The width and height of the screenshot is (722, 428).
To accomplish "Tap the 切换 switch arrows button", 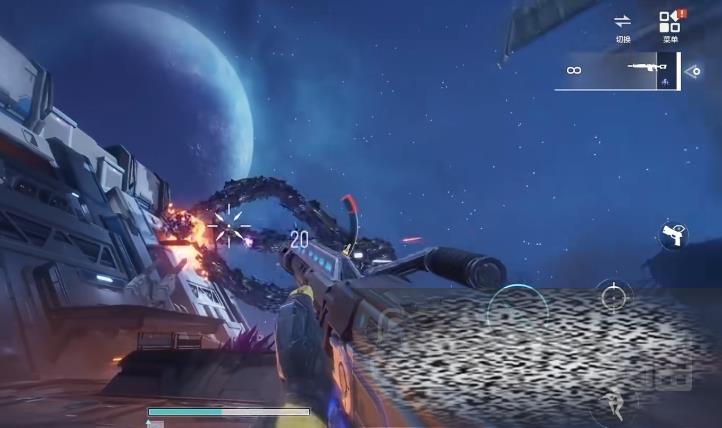I will [623, 25].
